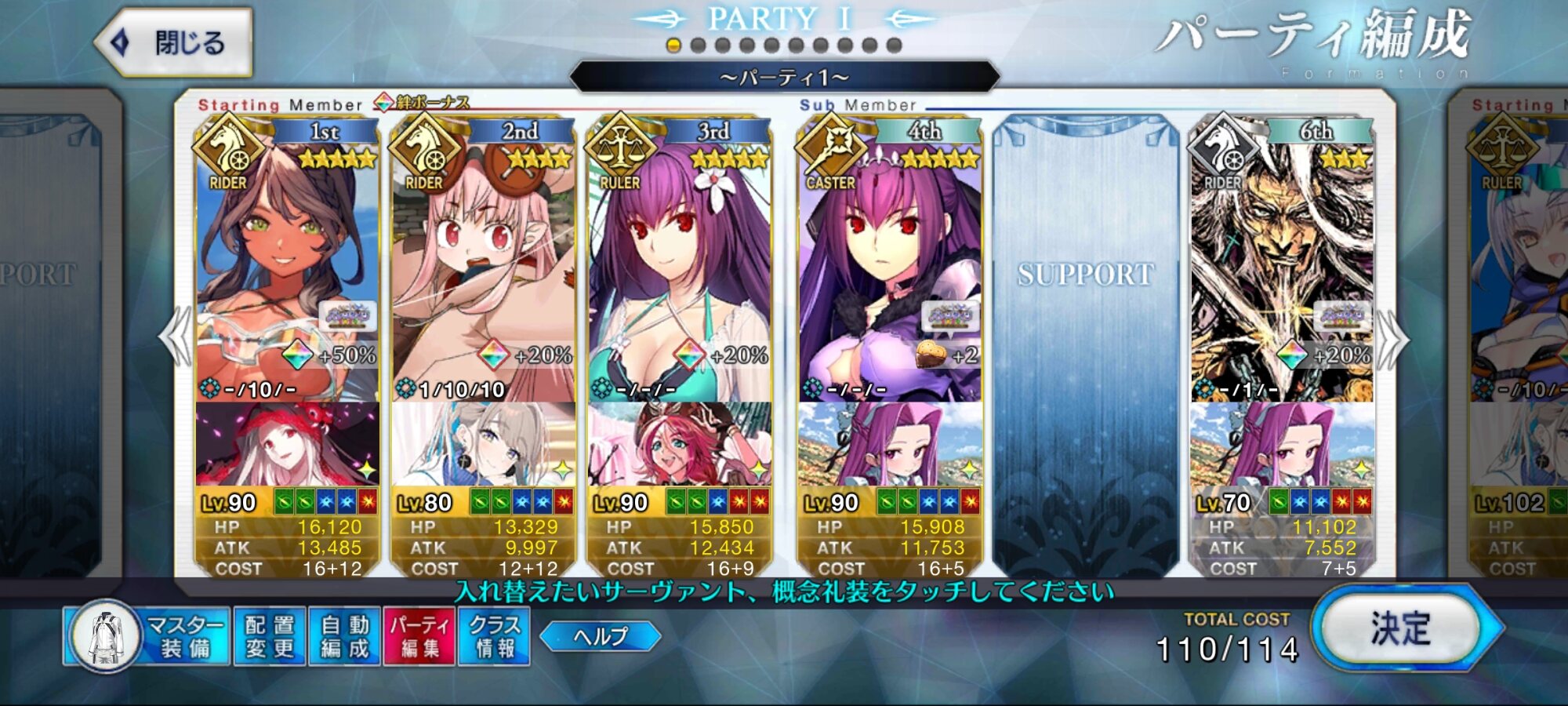Select the 3rd slot Ruler servant card
The image size is (1568, 706).
pyautogui.click(x=679, y=267)
